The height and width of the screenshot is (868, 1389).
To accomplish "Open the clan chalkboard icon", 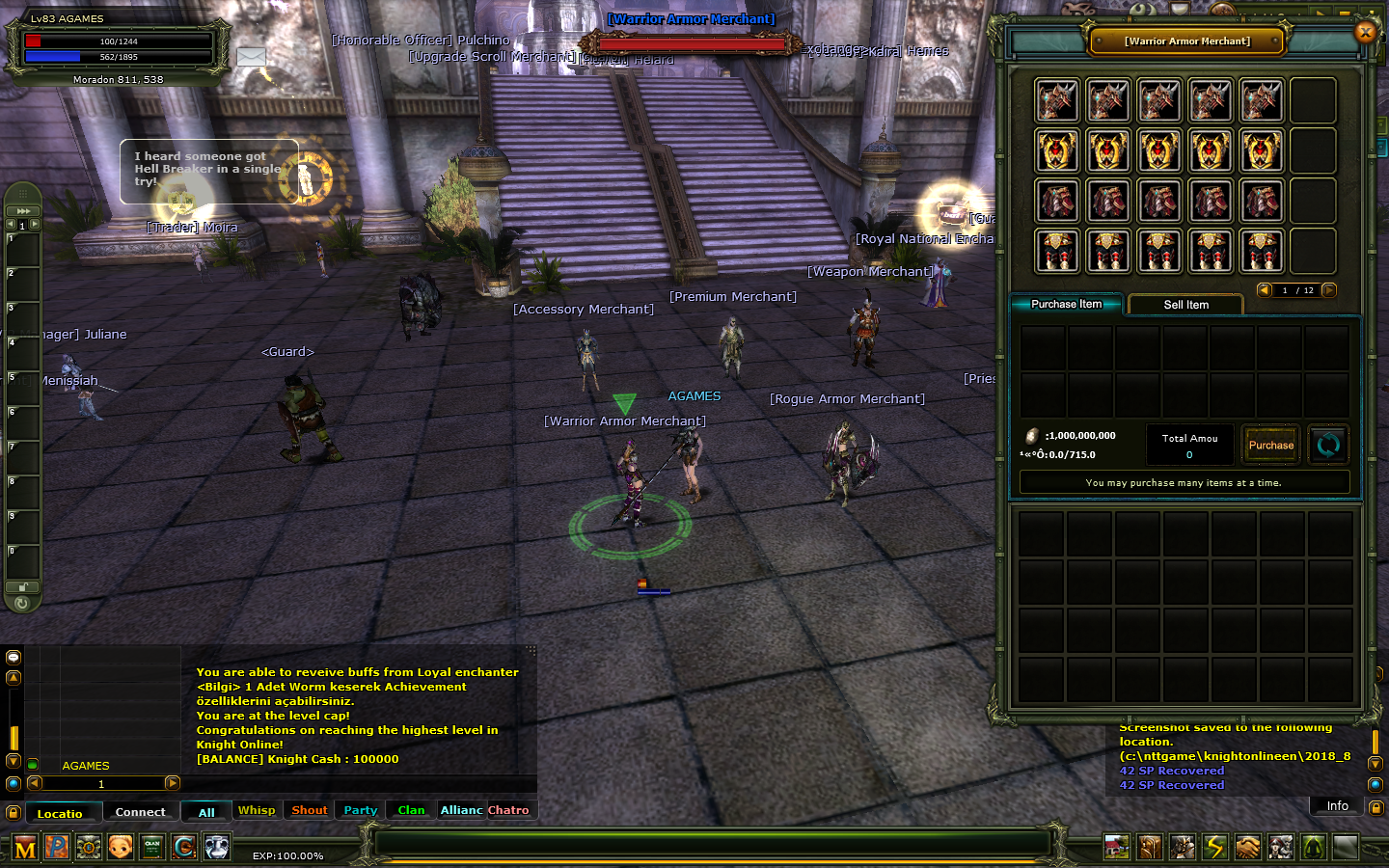I will (152, 848).
